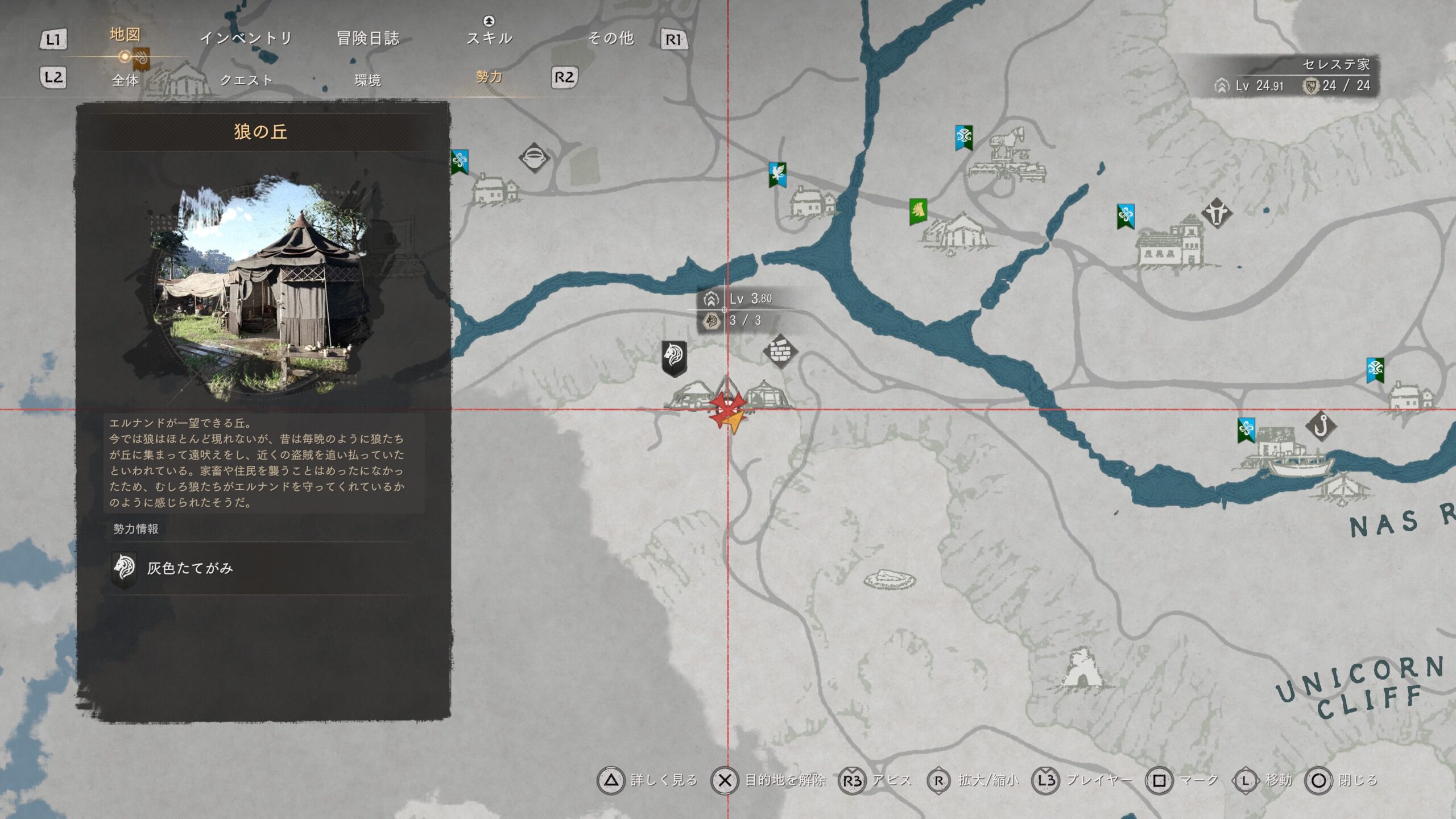Click the yellow-green horse banner marker

tap(918, 212)
